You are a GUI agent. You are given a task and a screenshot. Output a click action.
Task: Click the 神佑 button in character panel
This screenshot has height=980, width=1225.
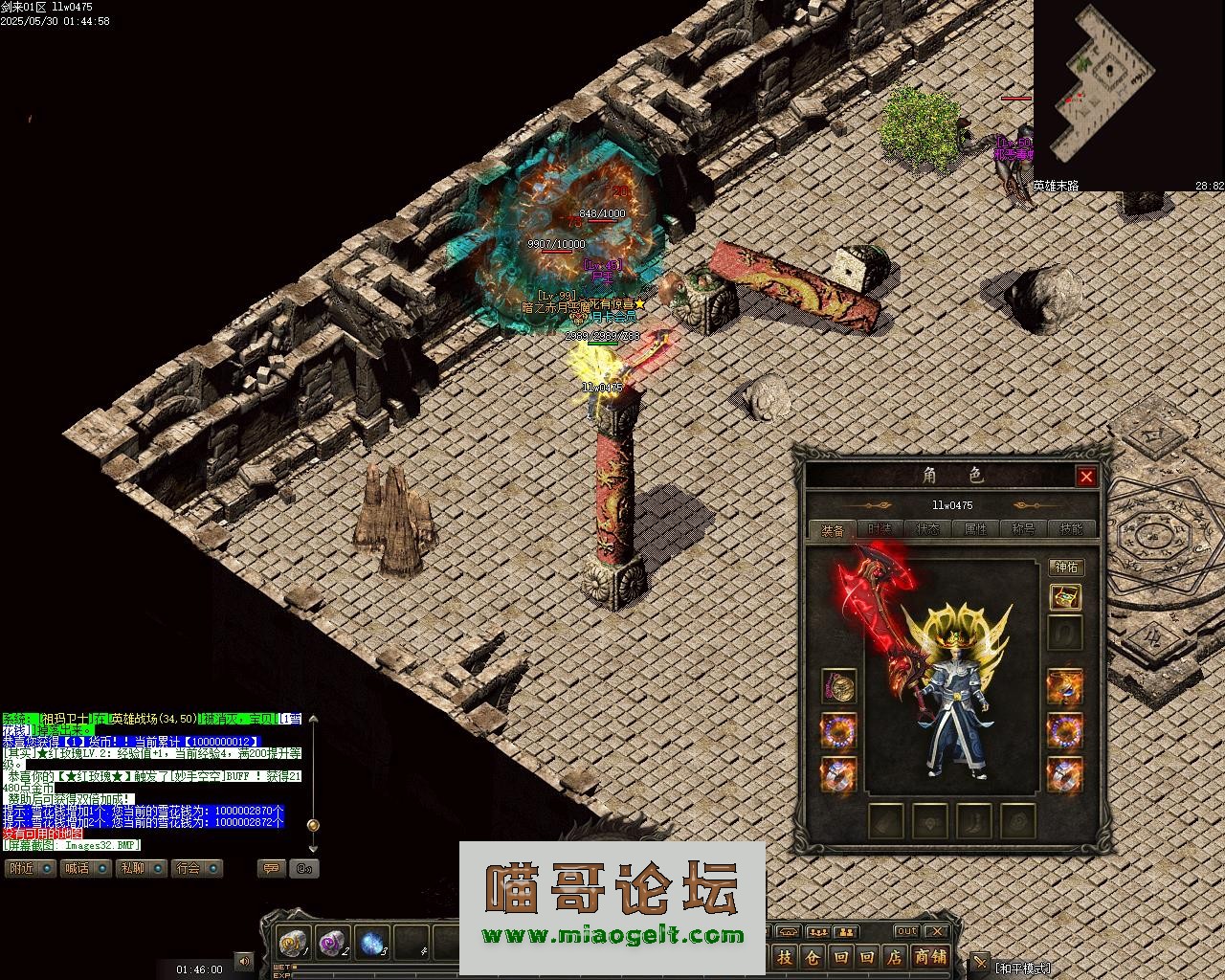coord(1065,568)
